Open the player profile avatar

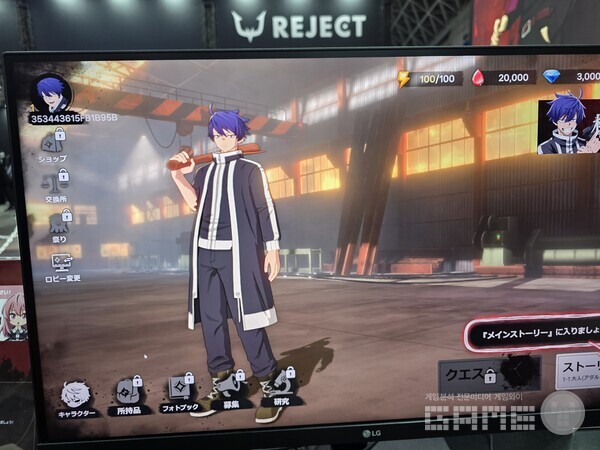point(51,93)
